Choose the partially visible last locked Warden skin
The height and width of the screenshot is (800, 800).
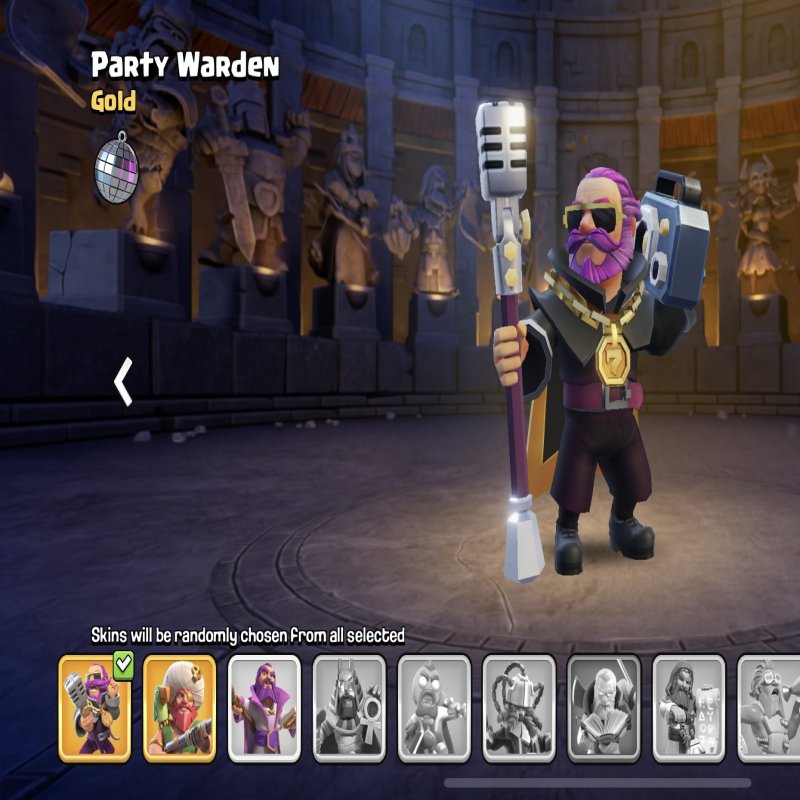point(770,708)
